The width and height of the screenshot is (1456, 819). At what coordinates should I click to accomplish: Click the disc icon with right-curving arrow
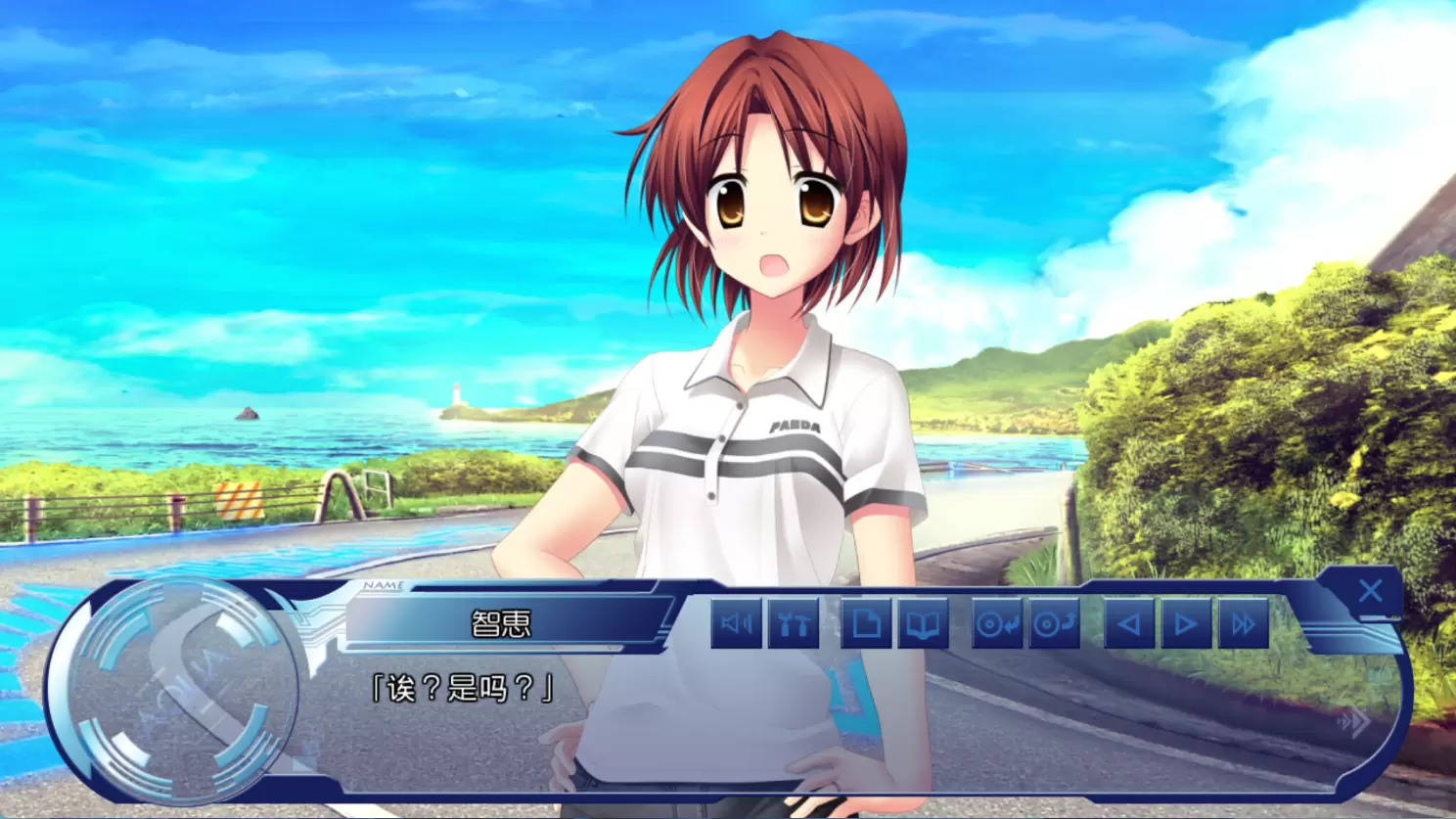[1054, 623]
